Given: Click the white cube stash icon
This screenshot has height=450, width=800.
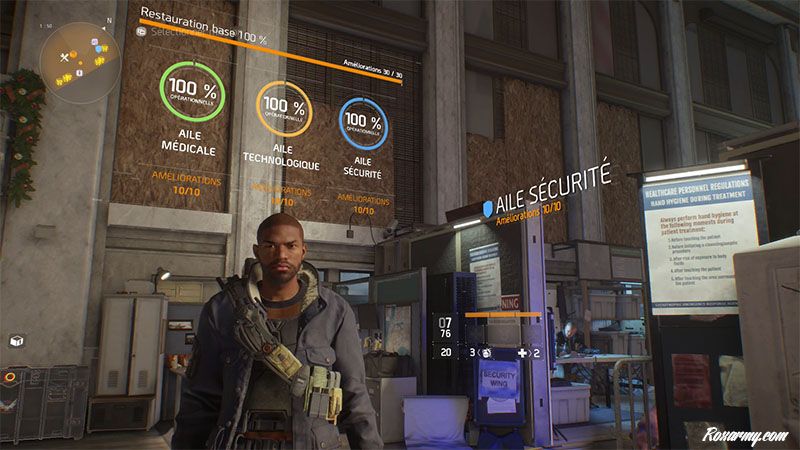Looking at the screenshot, I should coord(16,340).
